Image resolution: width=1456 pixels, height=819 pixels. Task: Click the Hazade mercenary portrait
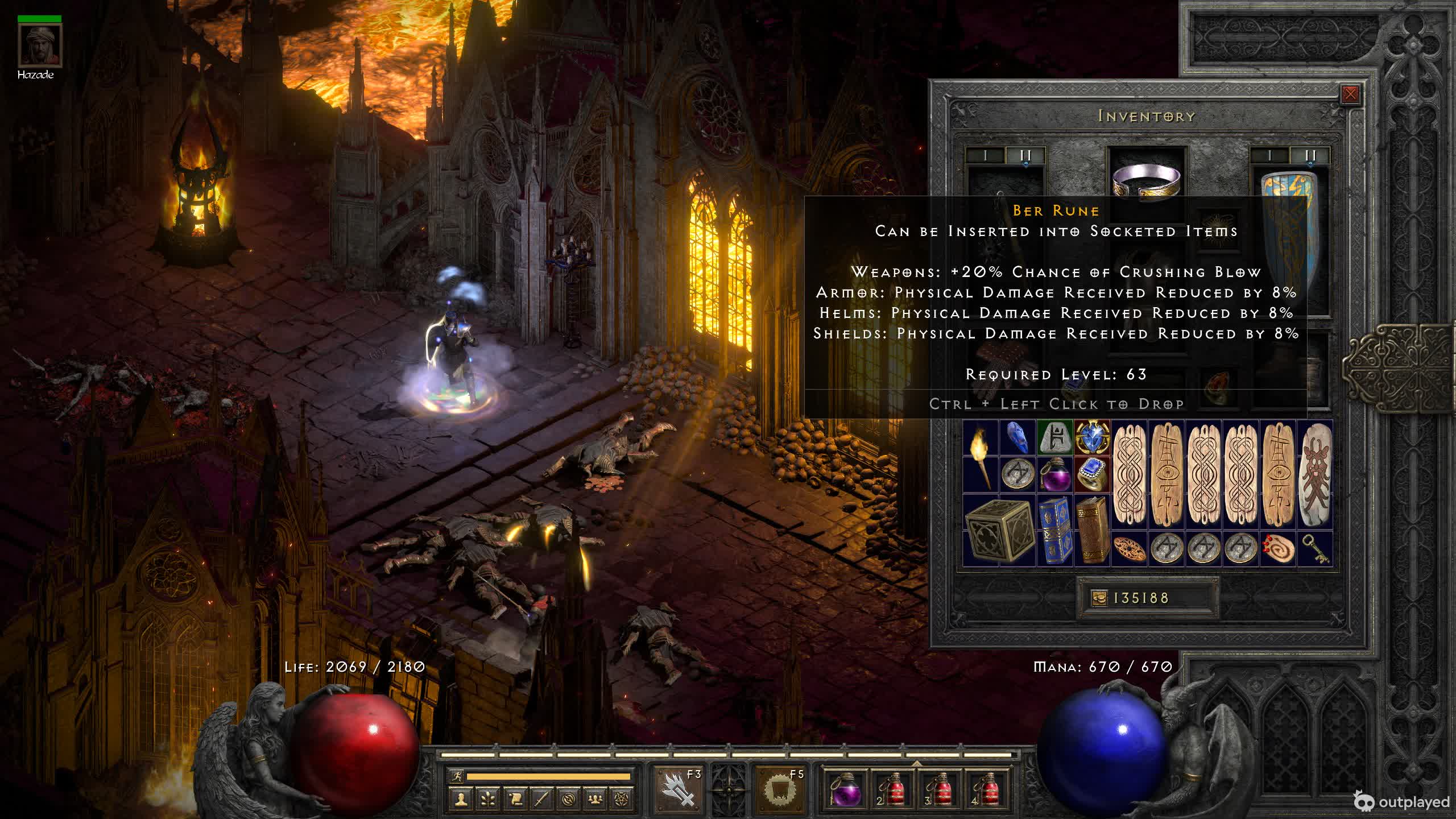tap(39, 45)
